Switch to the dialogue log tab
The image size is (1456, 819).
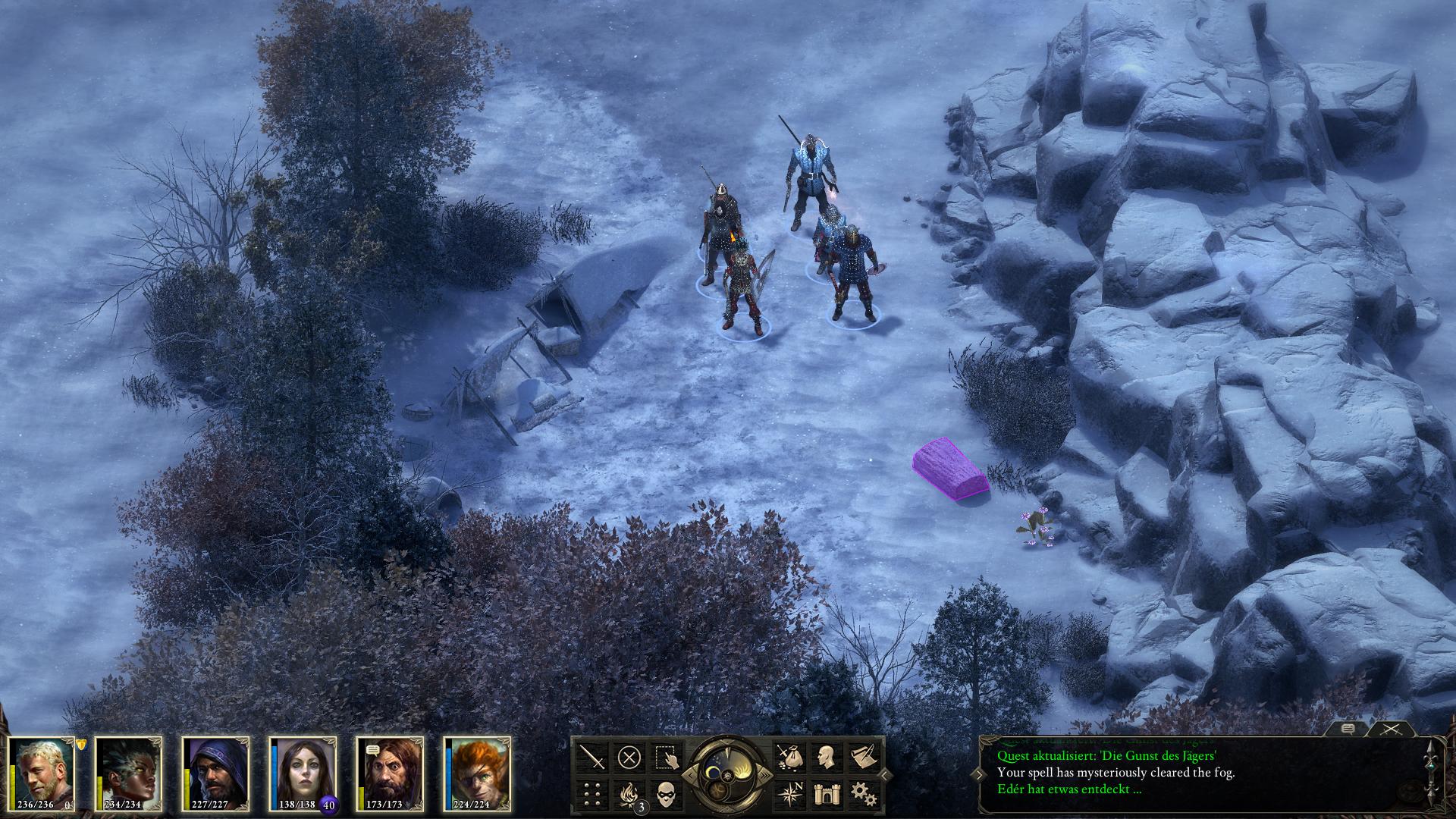pos(1348,729)
